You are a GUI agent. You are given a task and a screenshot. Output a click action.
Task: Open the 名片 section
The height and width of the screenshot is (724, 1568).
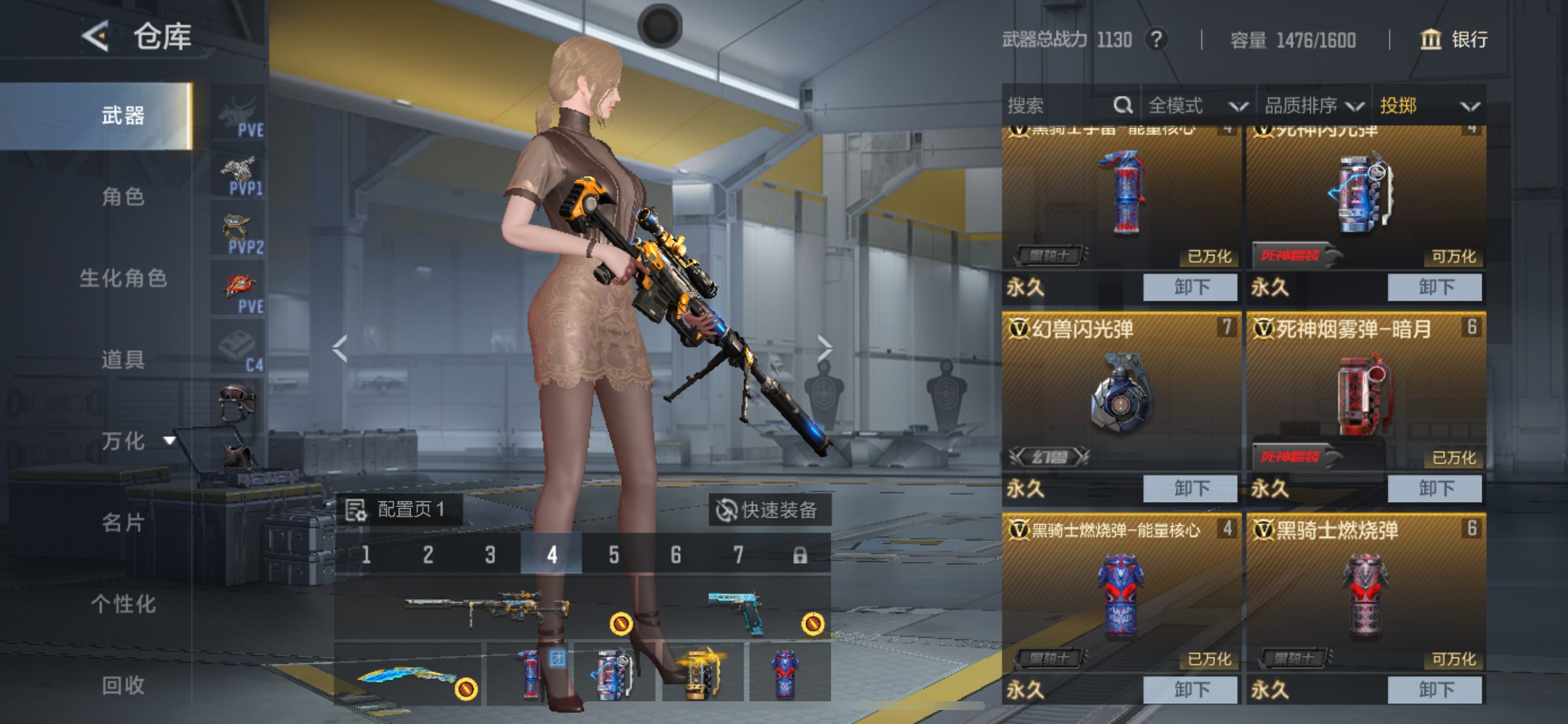[x=123, y=522]
